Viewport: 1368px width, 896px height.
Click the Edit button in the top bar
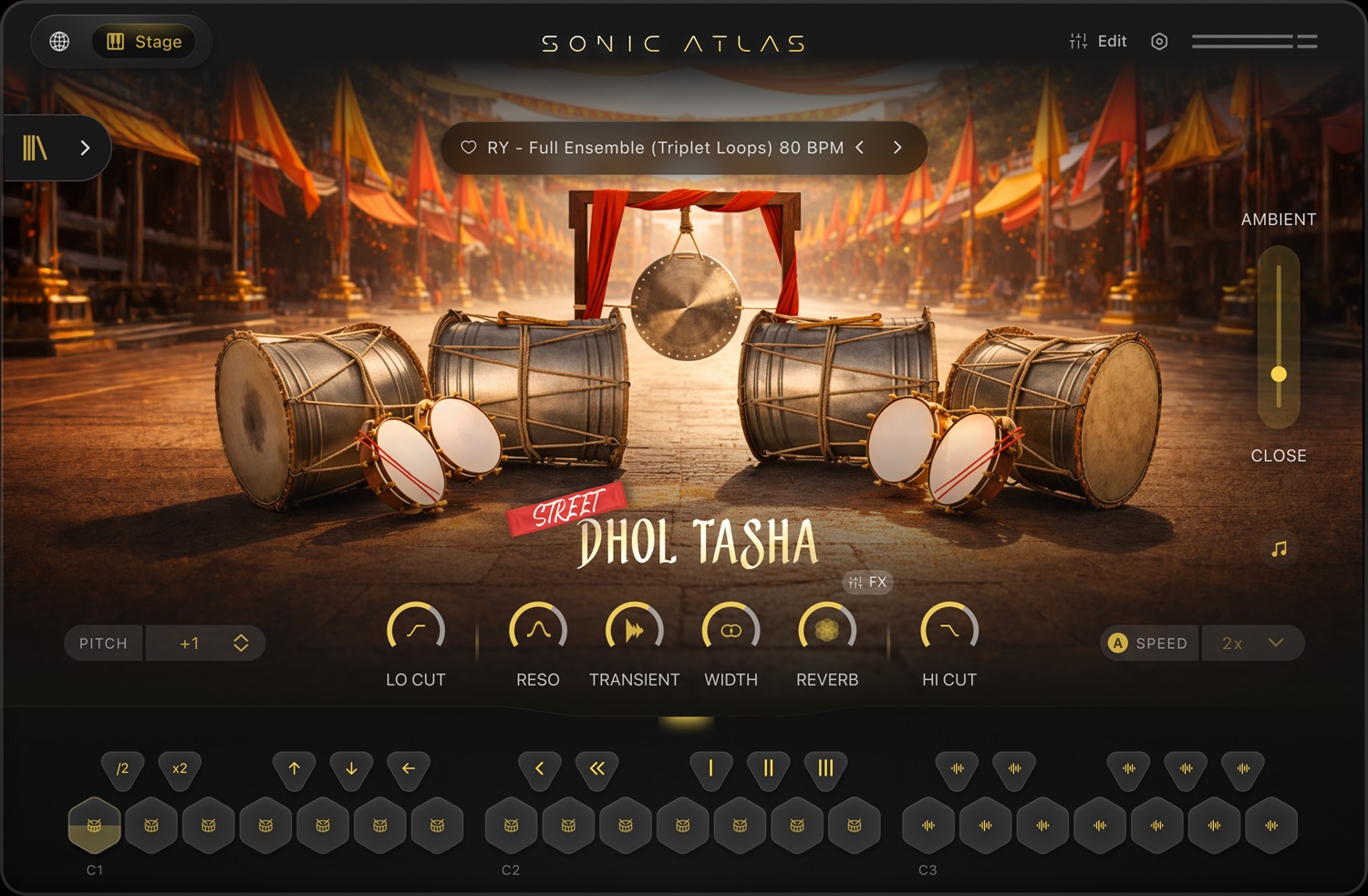(x=1098, y=41)
